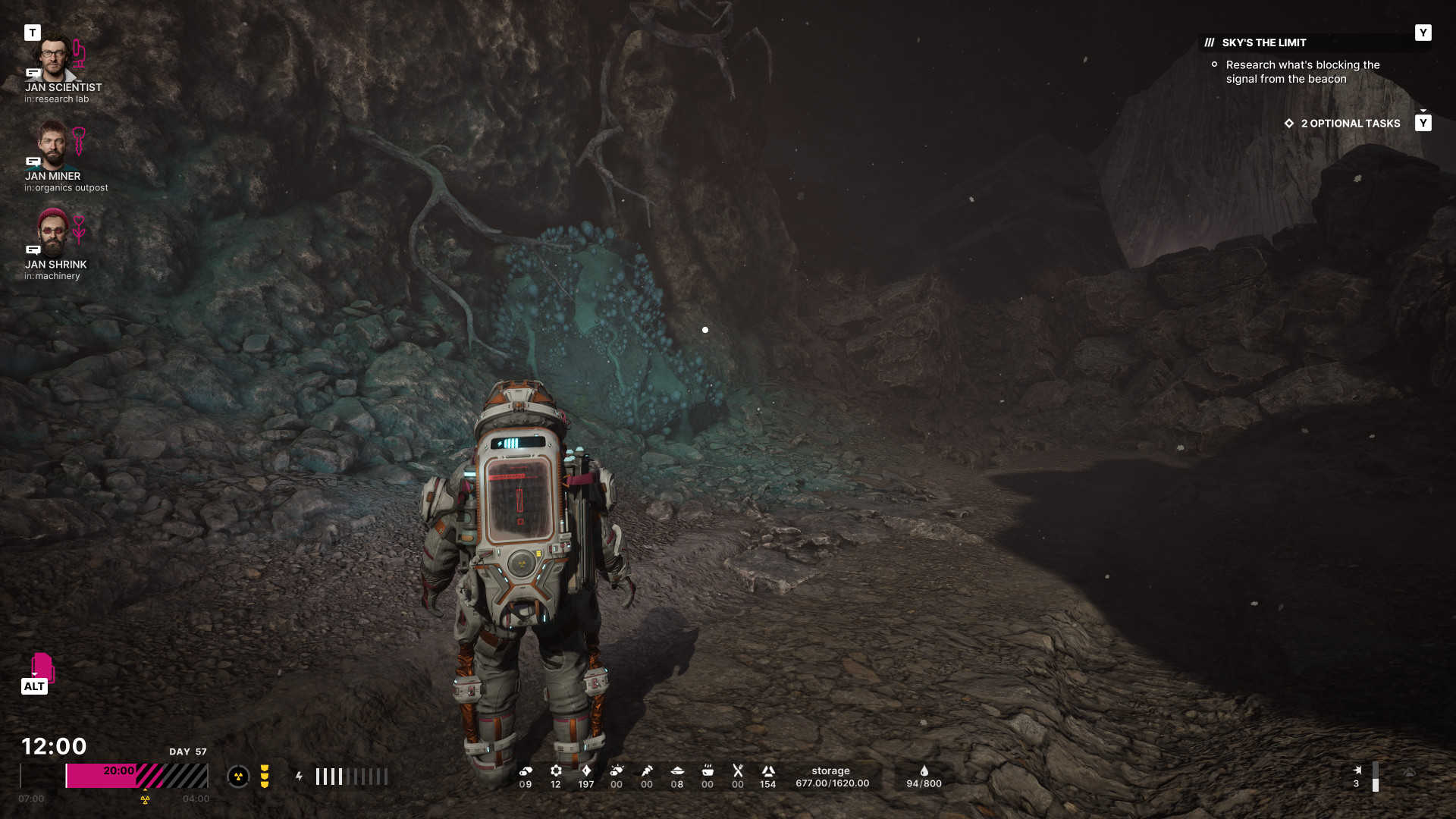This screenshot has width=1456, height=819.
Task: Expand the 2 Optional Tasks list
Action: tap(1350, 124)
